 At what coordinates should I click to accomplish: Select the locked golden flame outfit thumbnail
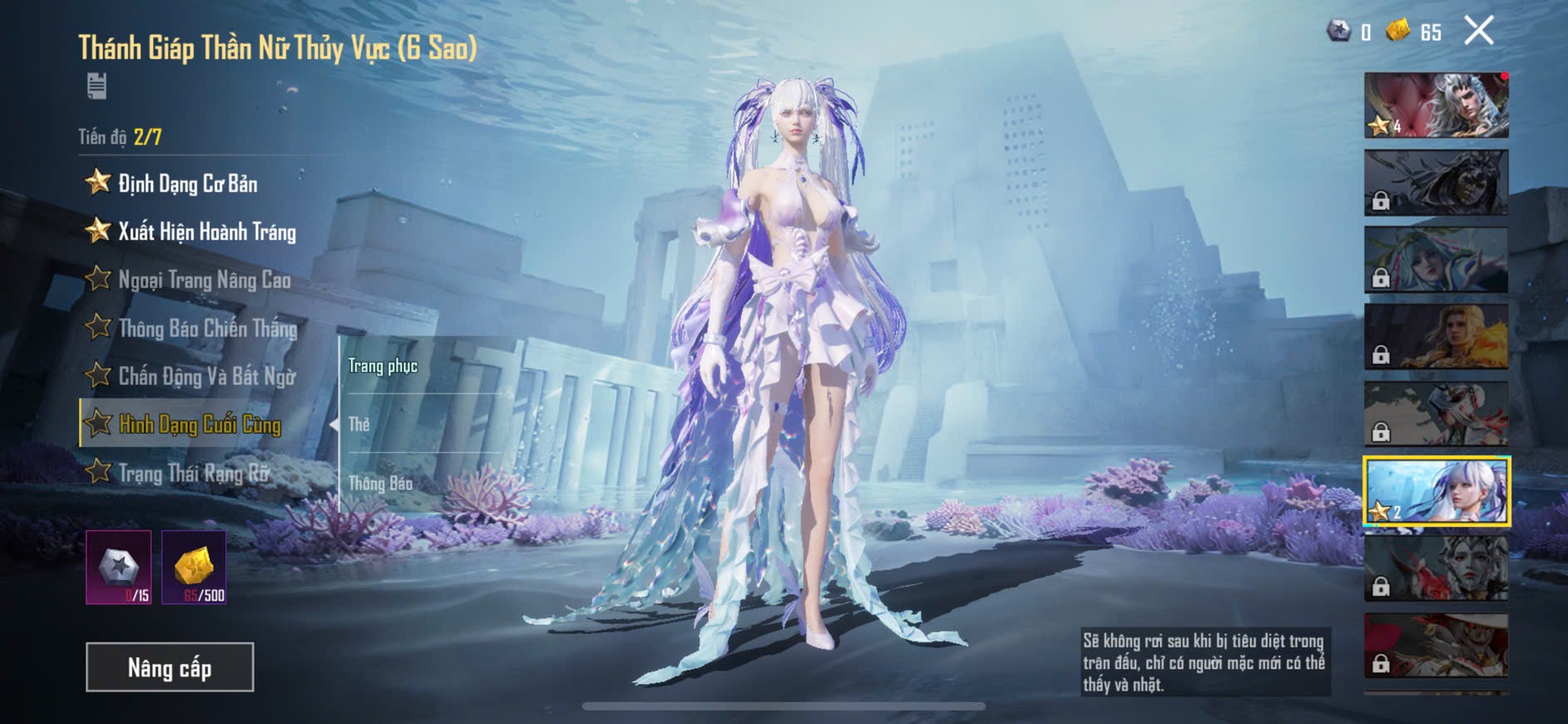pos(1436,337)
